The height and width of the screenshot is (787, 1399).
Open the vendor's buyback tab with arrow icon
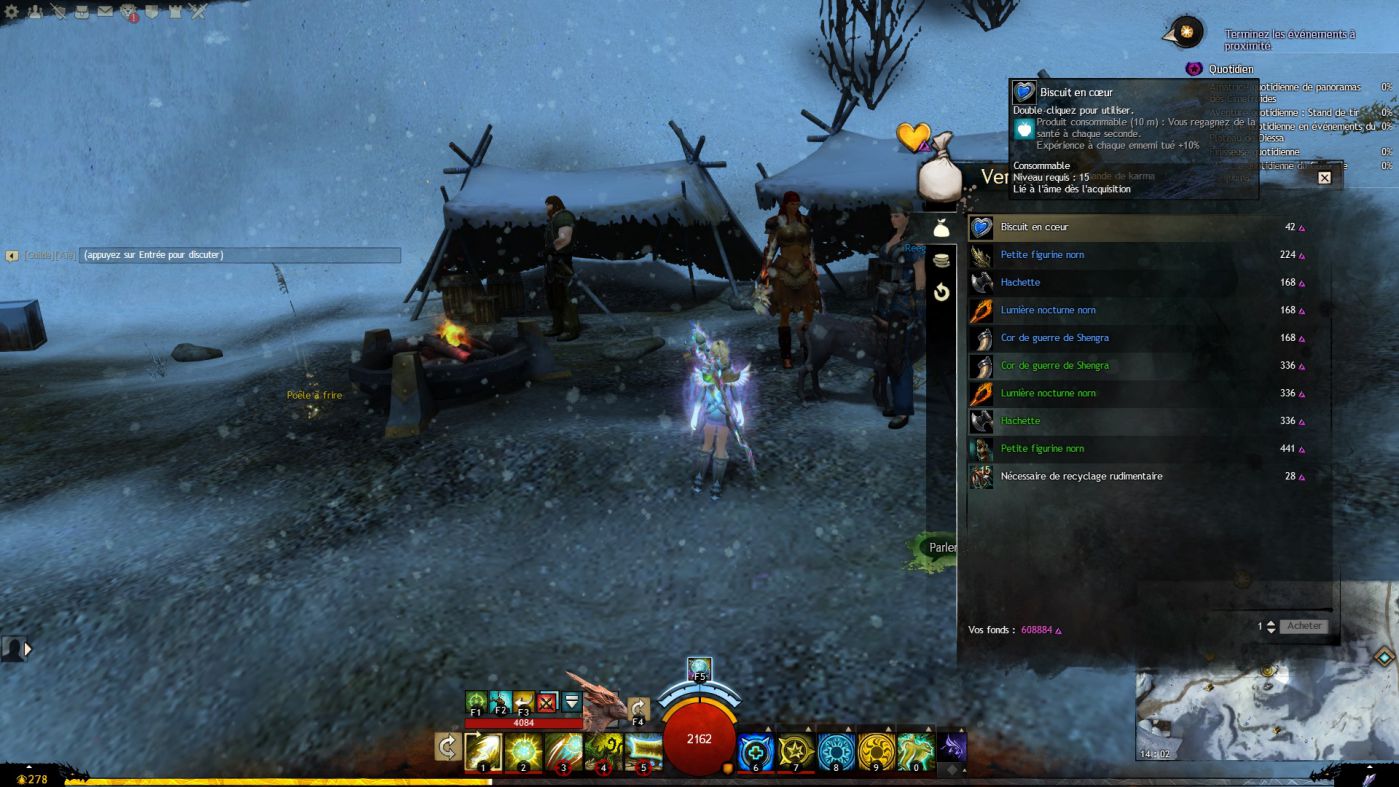941,292
